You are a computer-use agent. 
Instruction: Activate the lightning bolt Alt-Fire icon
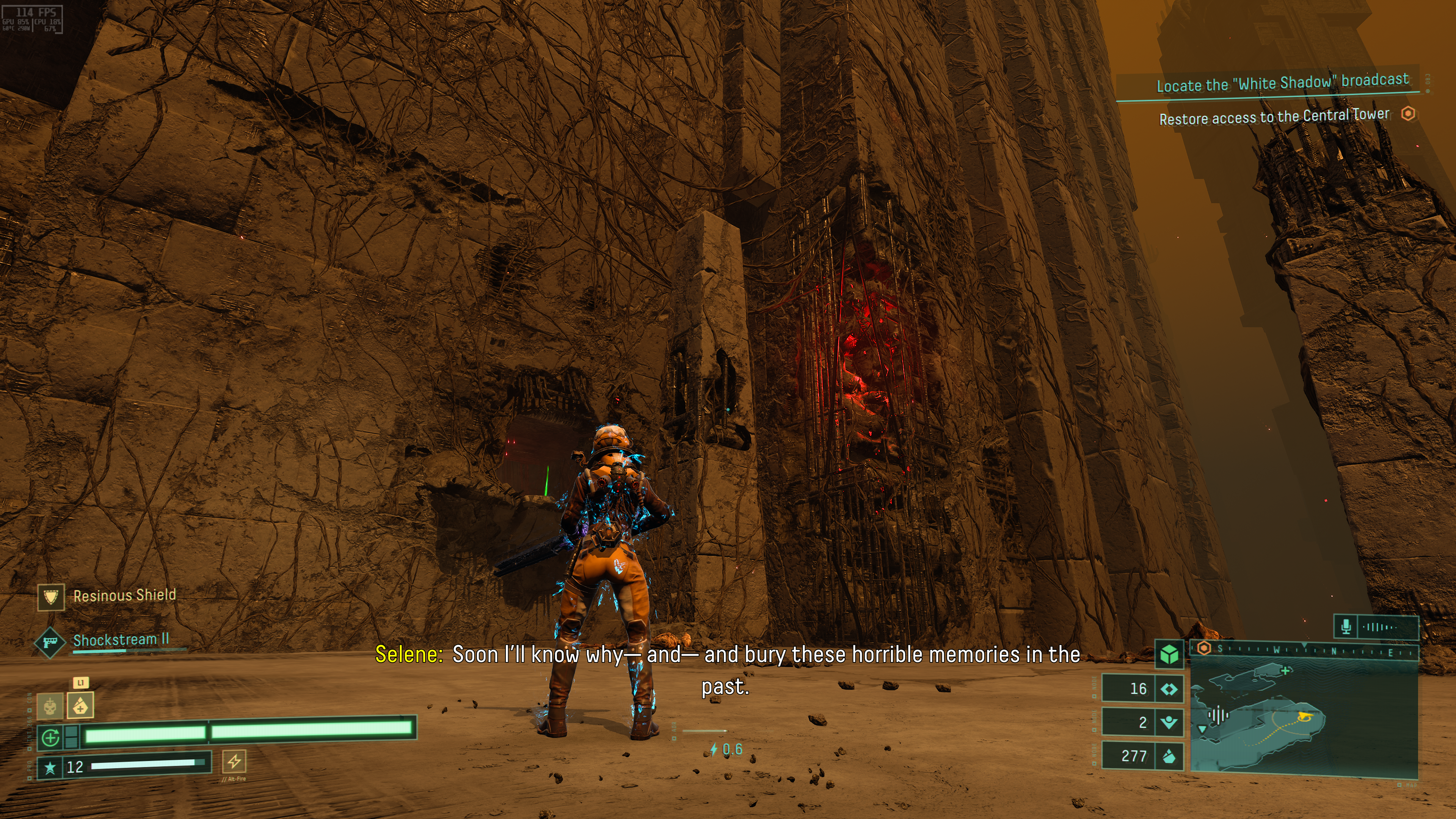[x=234, y=761]
